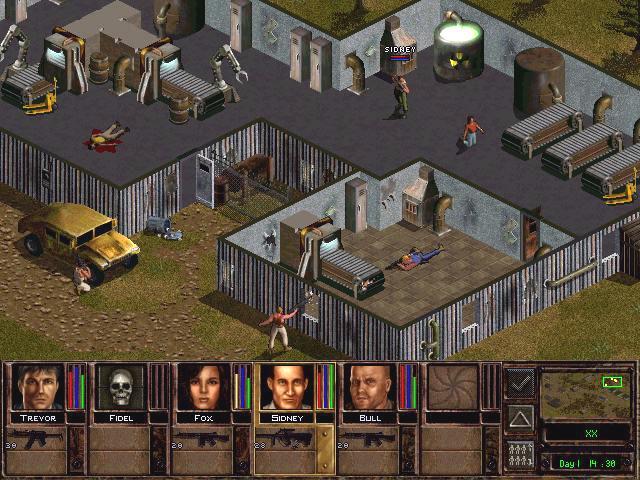The height and width of the screenshot is (480, 640).
Task: Click the overhead minimap
Action: 585,393
